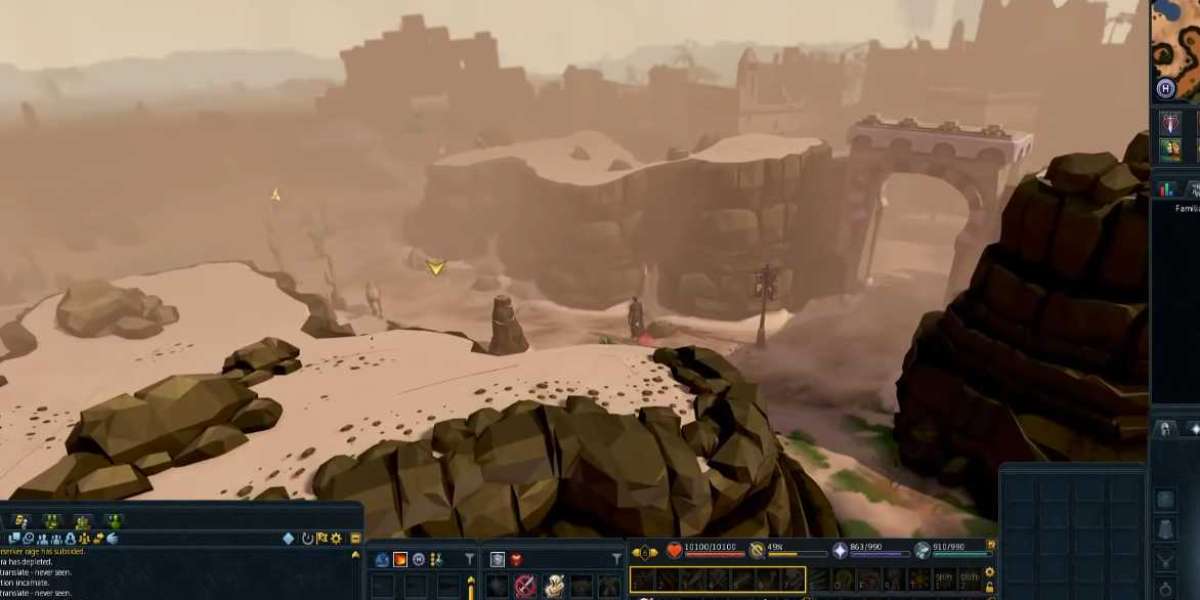Open the red shield icon below the minimap
The width and height of the screenshot is (1200, 600).
point(1169,123)
